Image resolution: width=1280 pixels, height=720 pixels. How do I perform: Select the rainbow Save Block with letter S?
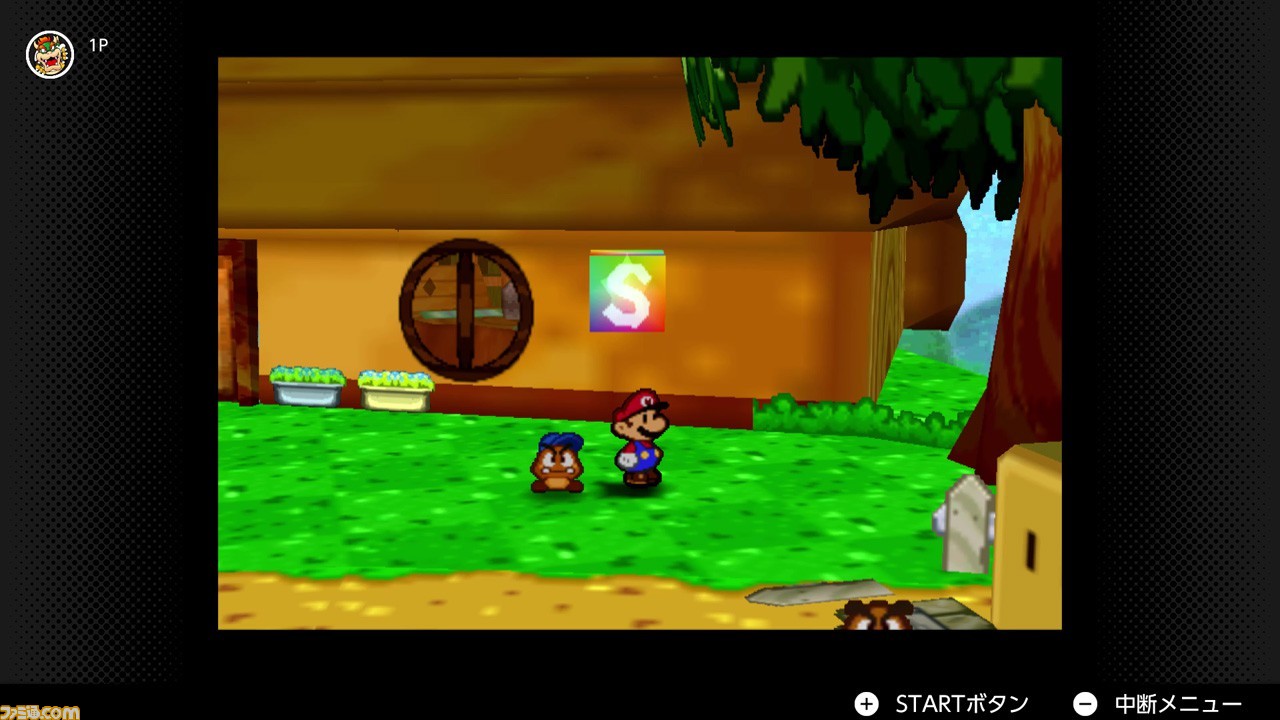coord(627,293)
